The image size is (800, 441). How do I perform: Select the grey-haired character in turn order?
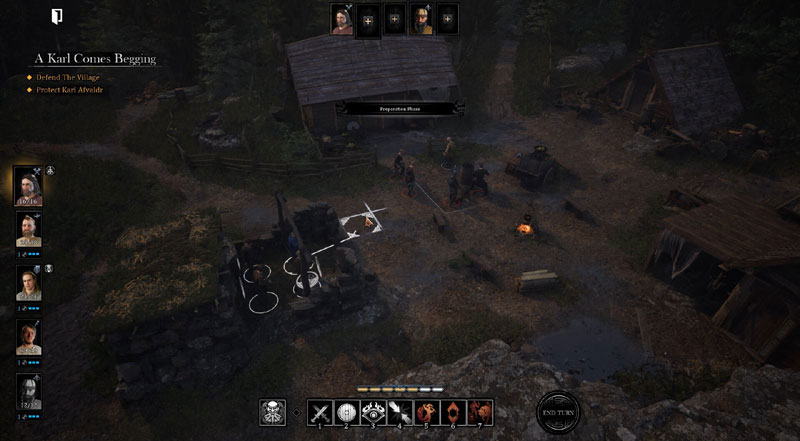(344, 19)
